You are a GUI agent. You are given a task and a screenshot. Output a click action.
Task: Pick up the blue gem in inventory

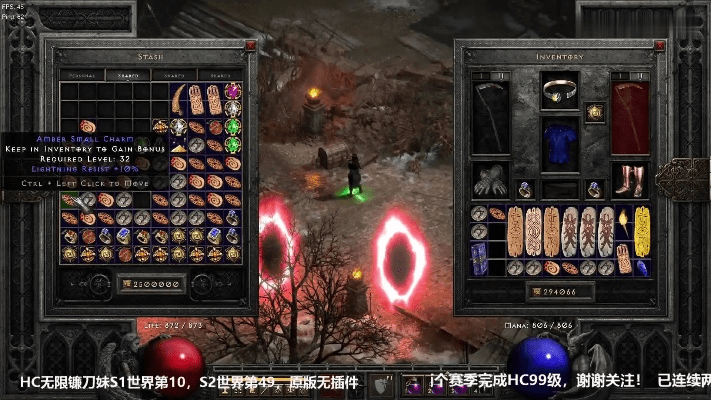point(642,268)
